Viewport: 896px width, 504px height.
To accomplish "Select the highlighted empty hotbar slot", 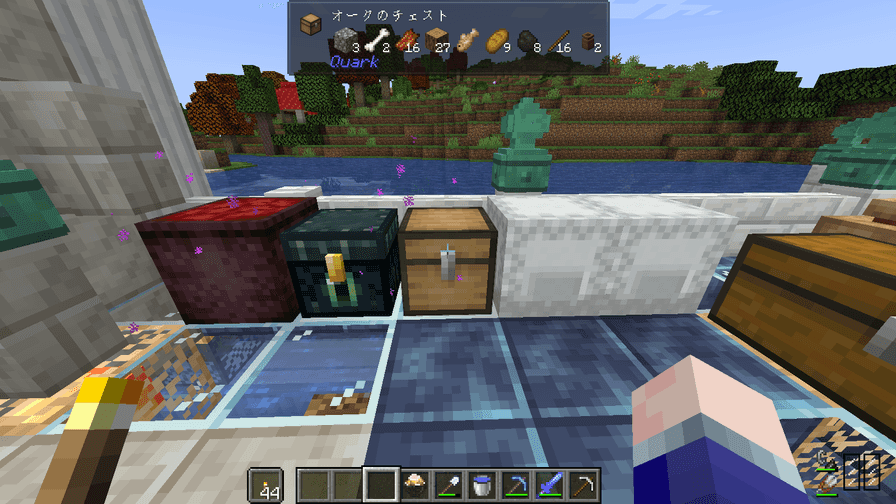I will (379, 484).
